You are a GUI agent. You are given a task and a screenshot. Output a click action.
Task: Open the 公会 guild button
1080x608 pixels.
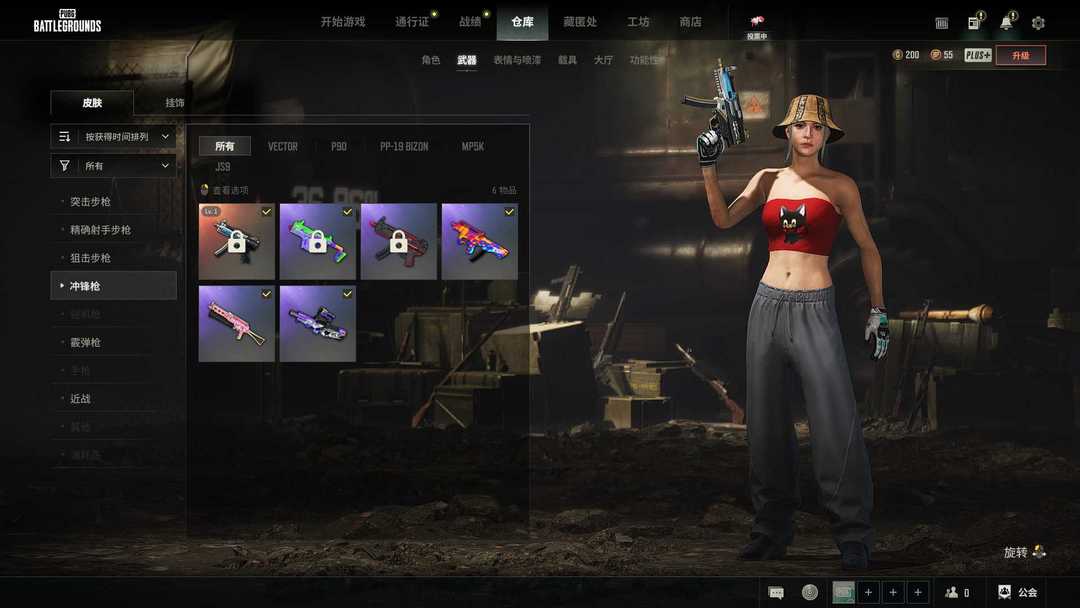[x=1018, y=593]
